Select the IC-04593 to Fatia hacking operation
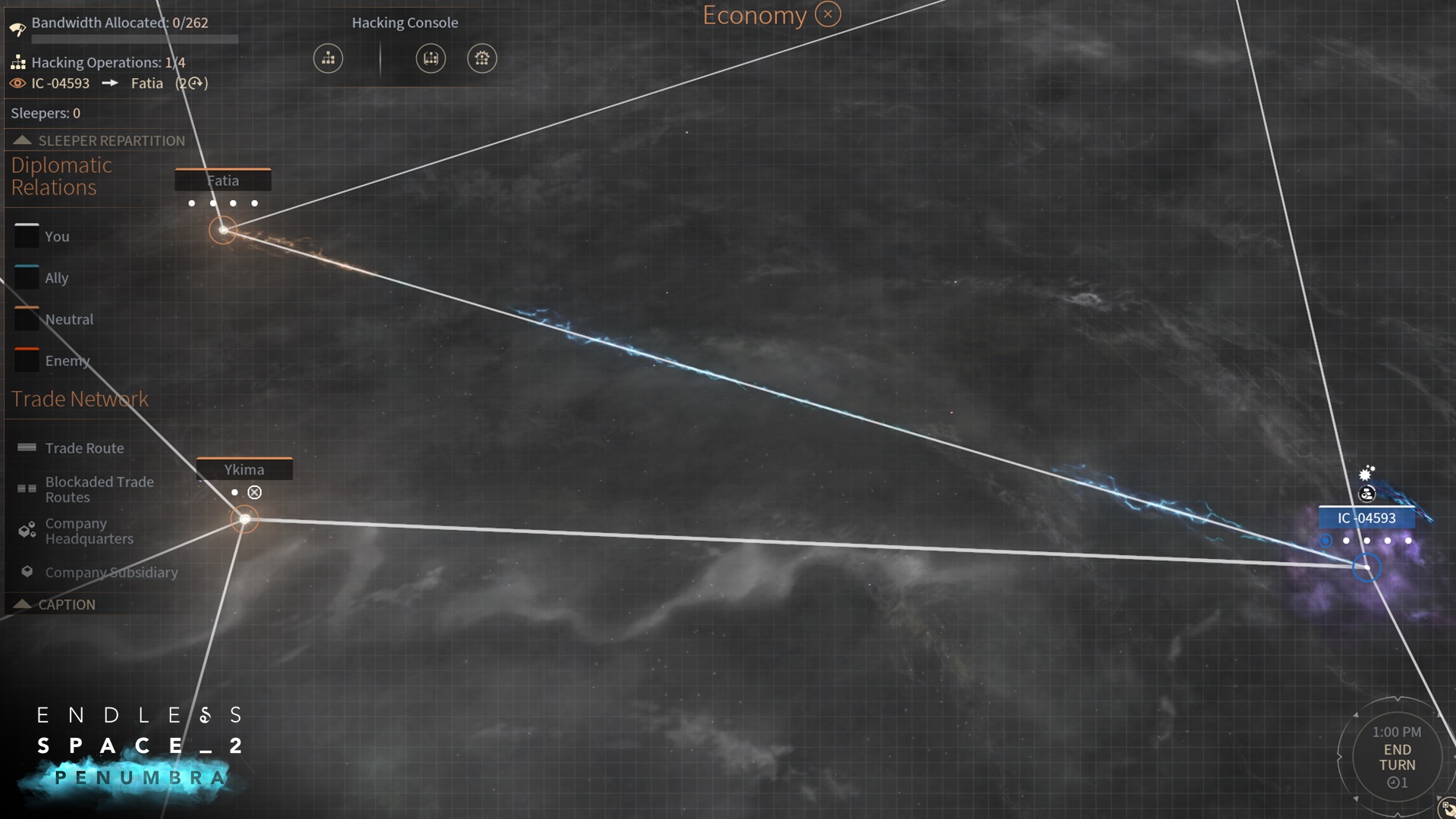 click(109, 83)
